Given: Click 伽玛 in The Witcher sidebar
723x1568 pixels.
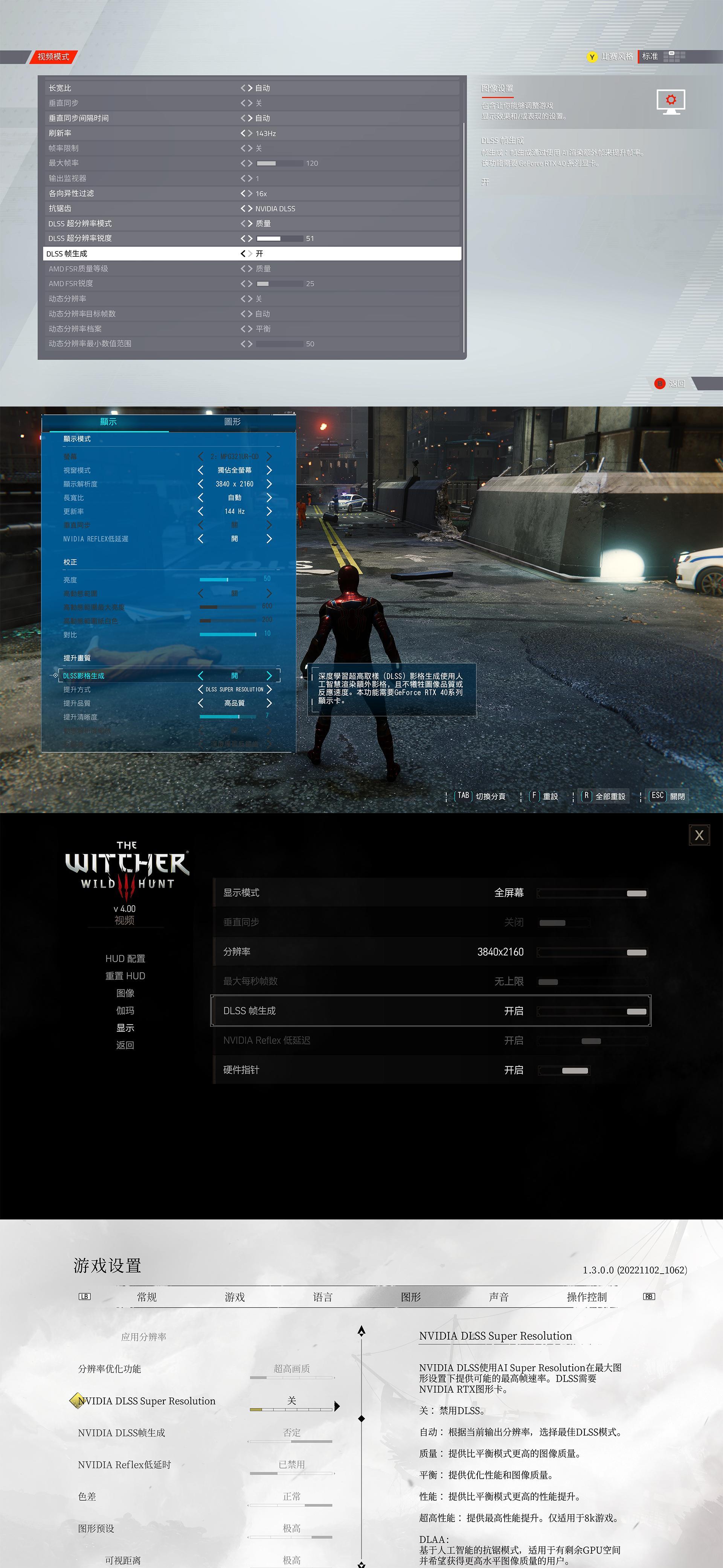Looking at the screenshot, I should click(125, 1011).
